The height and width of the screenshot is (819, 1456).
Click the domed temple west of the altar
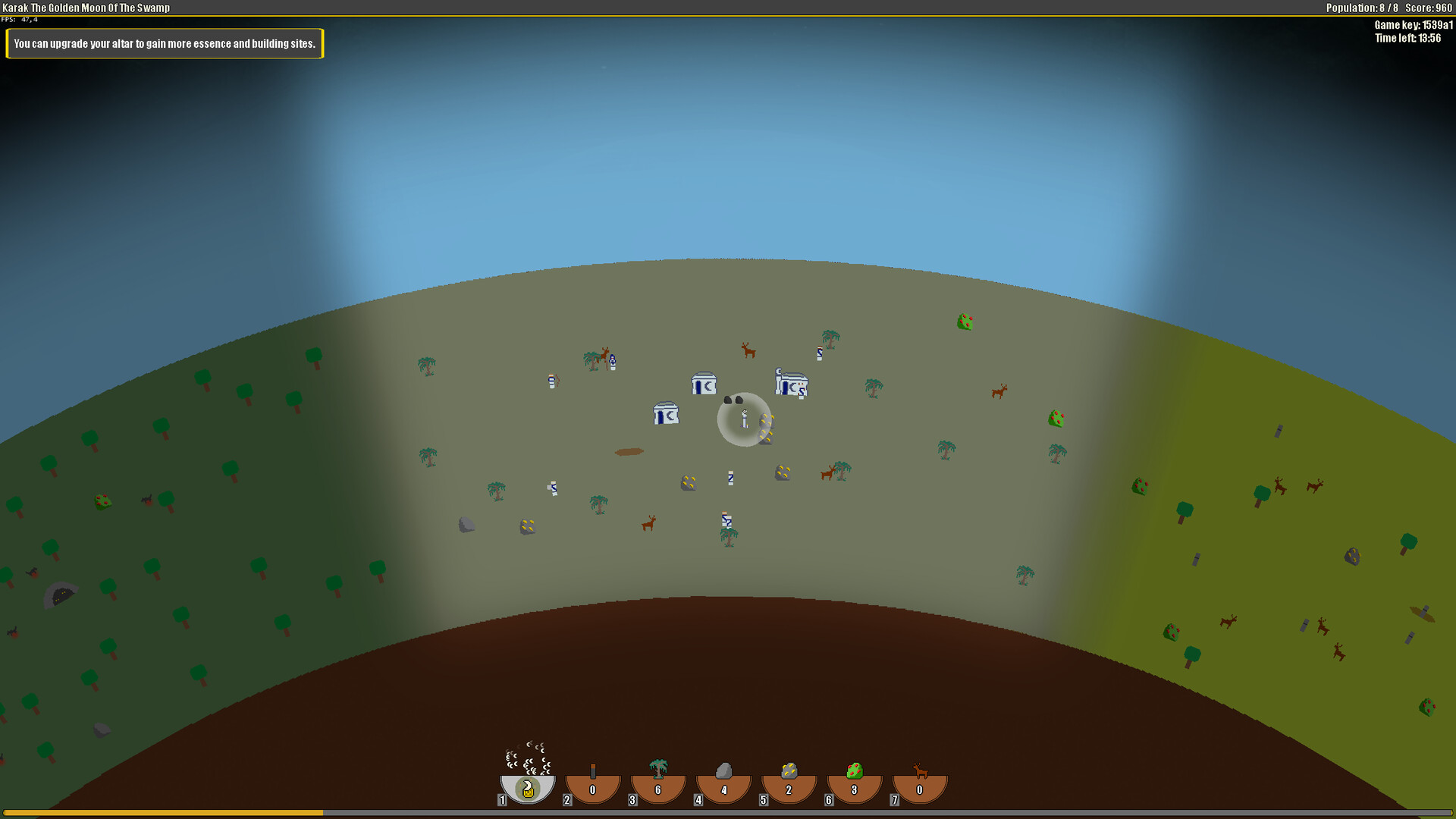[x=666, y=414]
